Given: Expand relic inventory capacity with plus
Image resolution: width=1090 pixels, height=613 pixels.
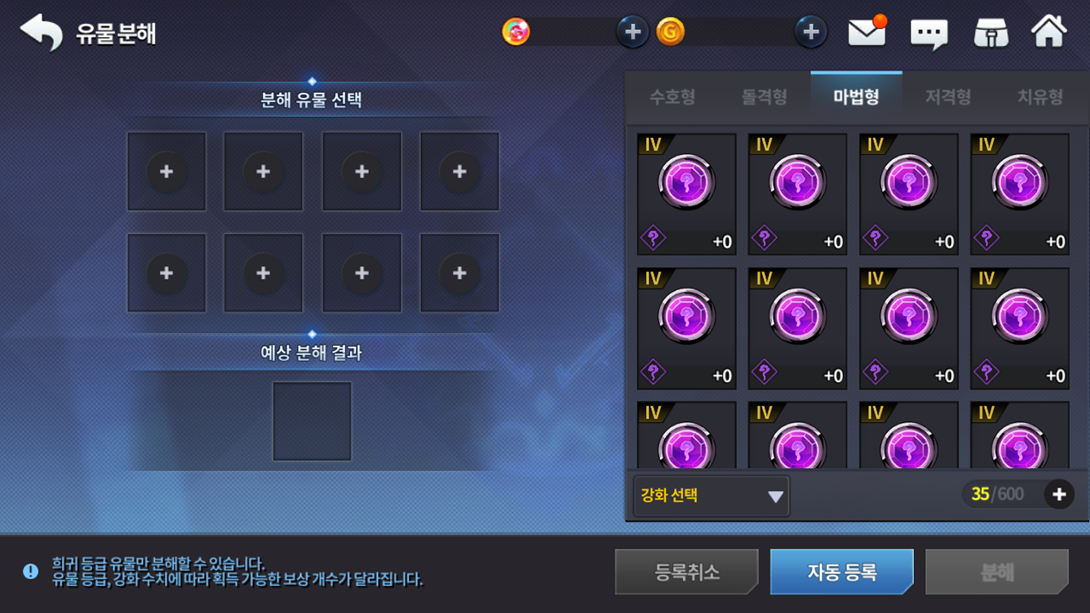Looking at the screenshot, I should (1059, 495).
